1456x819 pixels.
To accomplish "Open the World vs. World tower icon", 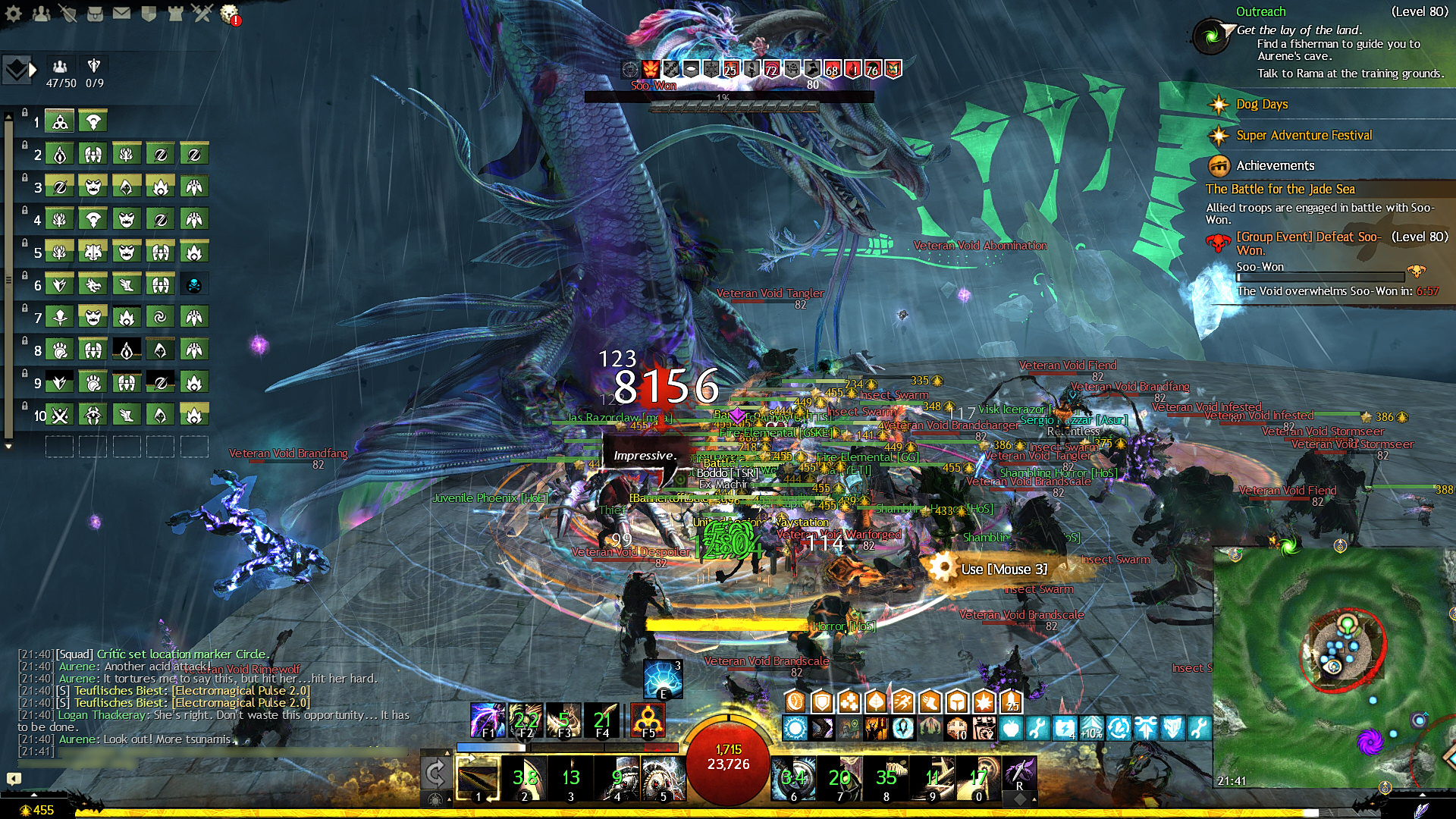I will (175, 13).
